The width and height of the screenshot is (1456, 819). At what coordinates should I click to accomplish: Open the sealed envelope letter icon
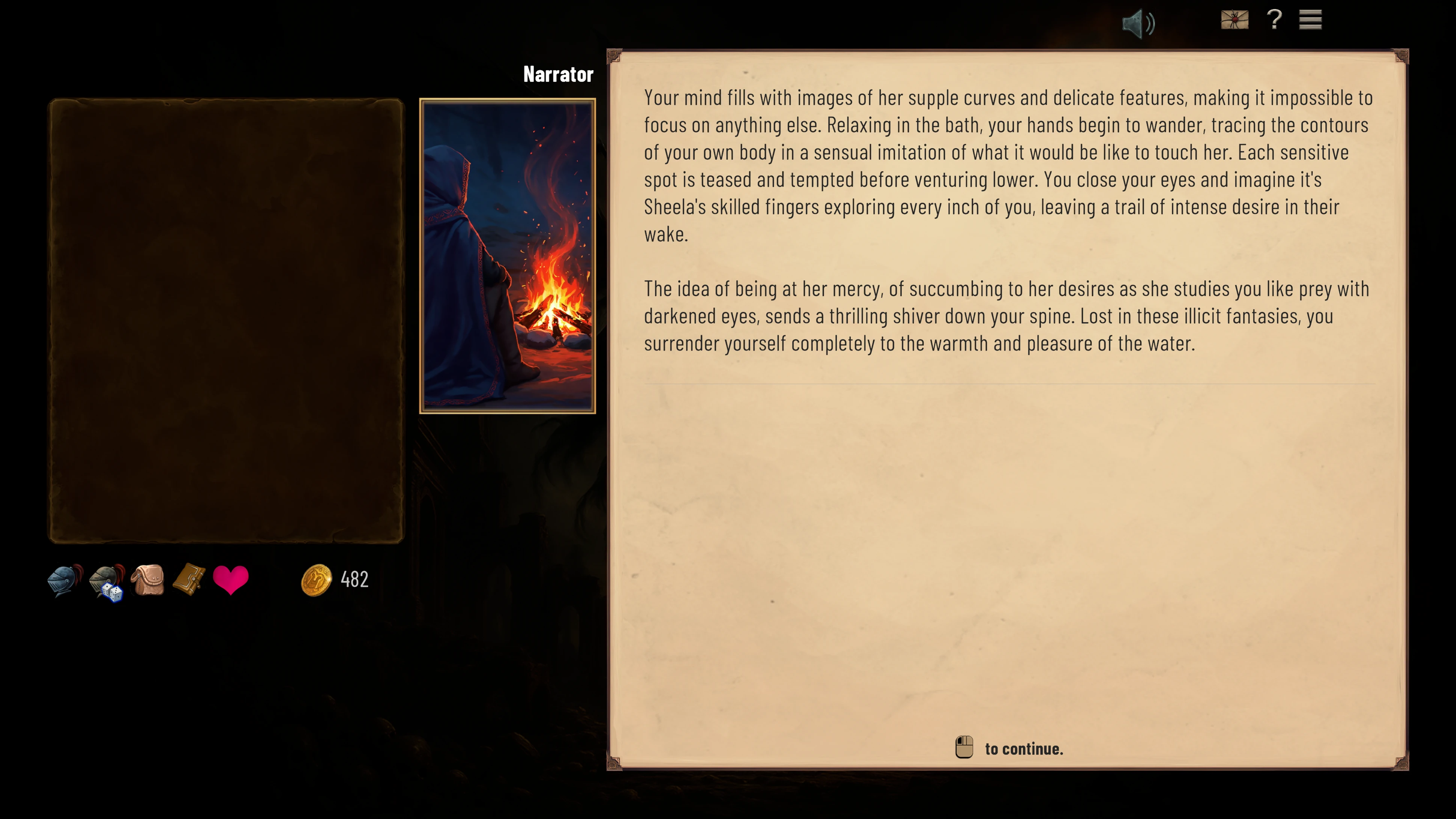click(x=1234, y=20)
